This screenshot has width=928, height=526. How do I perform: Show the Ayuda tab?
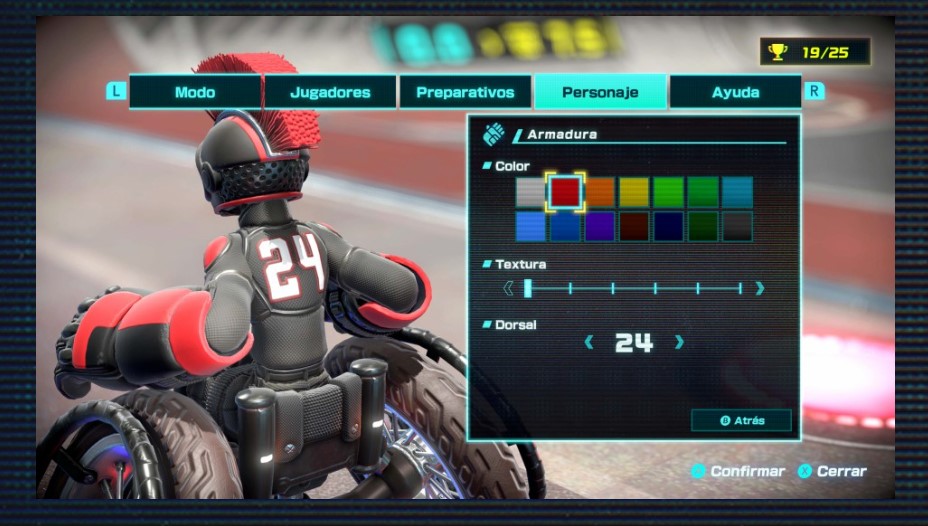tap(735, 92)
